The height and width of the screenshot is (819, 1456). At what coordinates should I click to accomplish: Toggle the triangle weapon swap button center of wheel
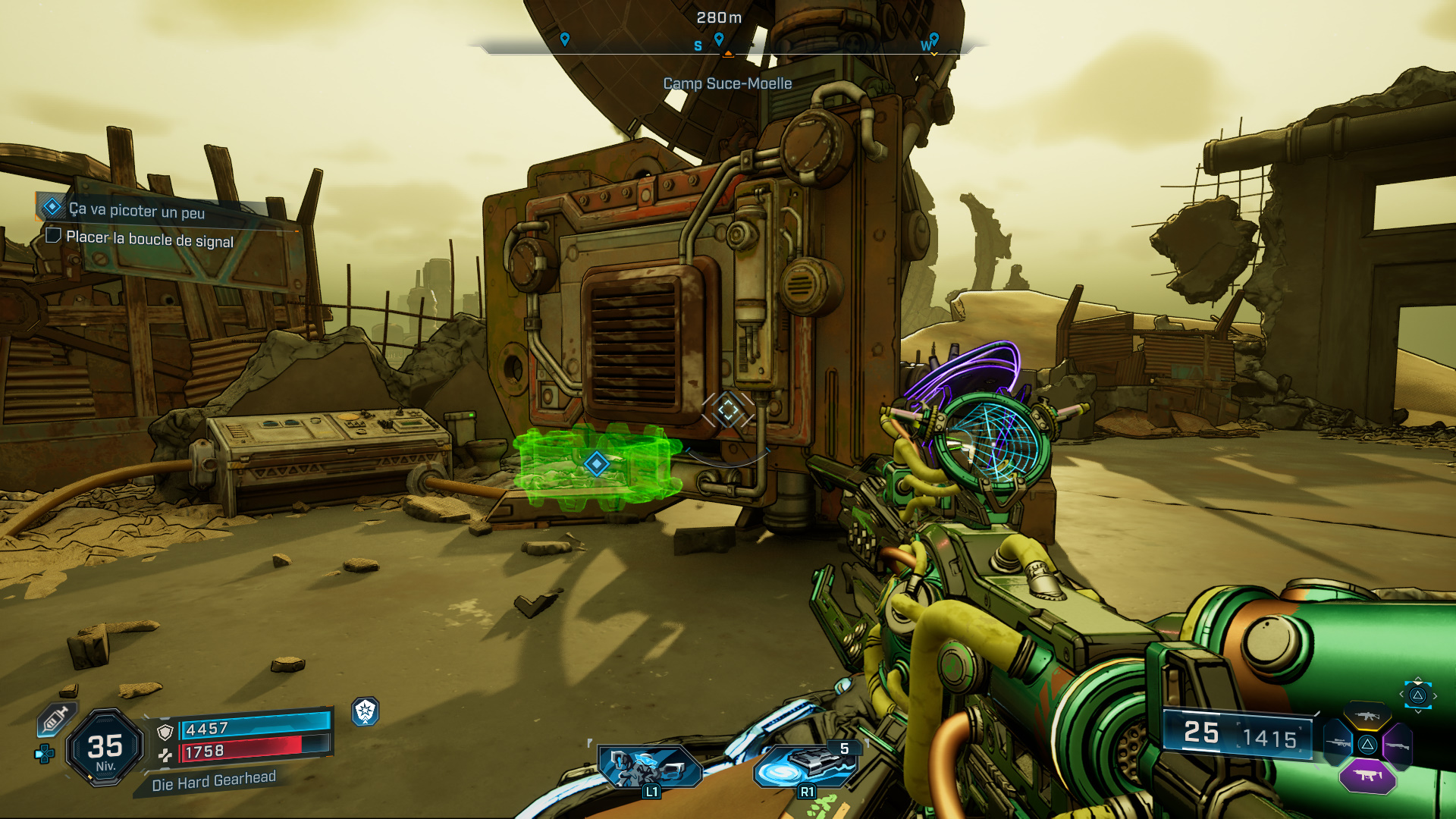pos(1367,745)
